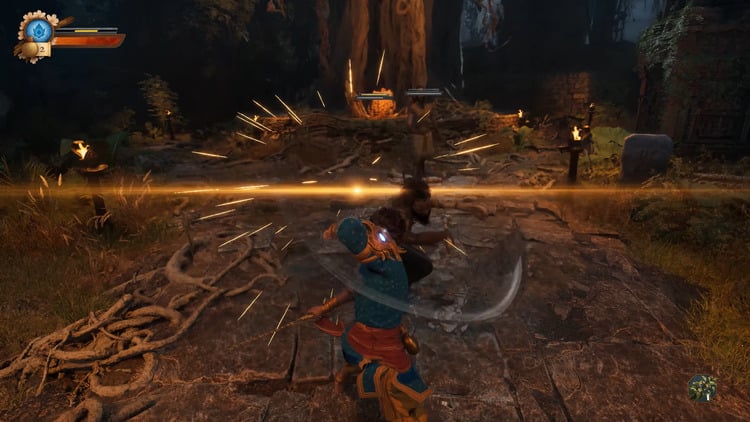Click the blue flame emblem icon

[38, 29]
